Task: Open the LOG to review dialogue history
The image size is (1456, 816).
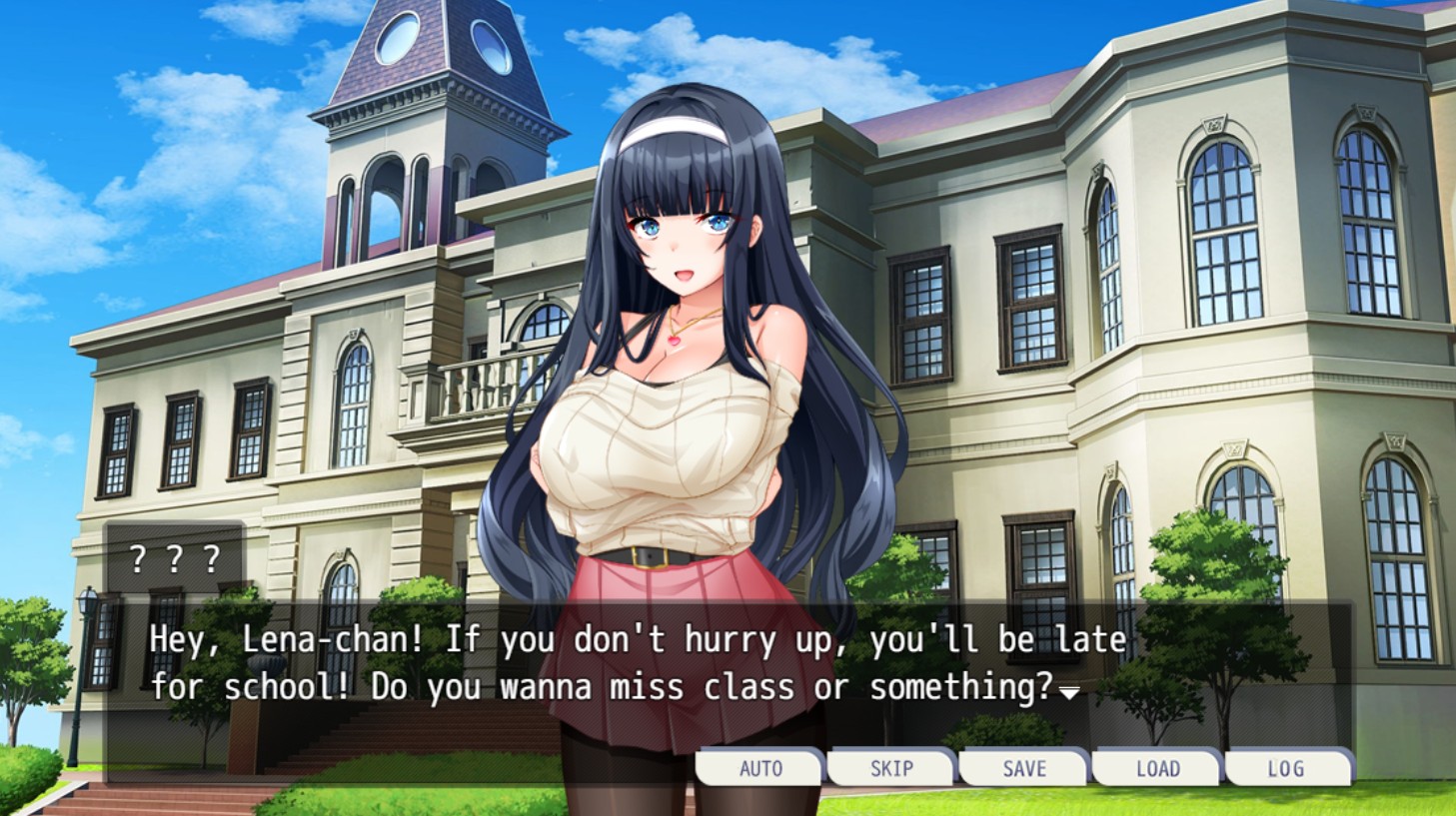Action: coord(1289,768)
